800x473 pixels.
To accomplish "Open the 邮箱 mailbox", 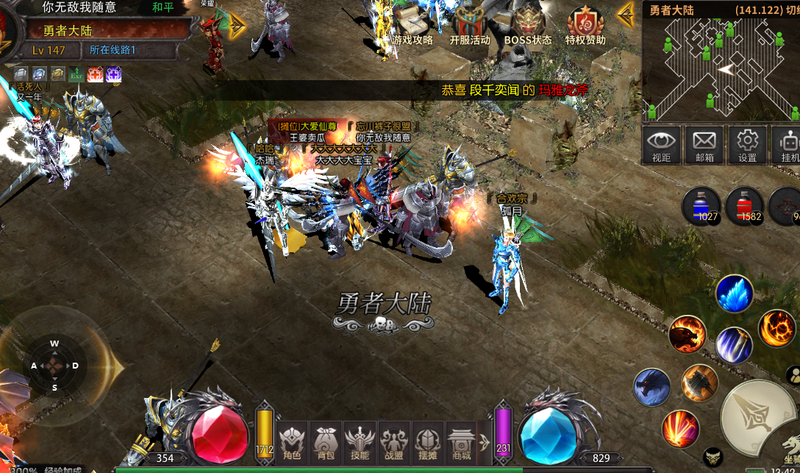I will [x=704, y=145].
